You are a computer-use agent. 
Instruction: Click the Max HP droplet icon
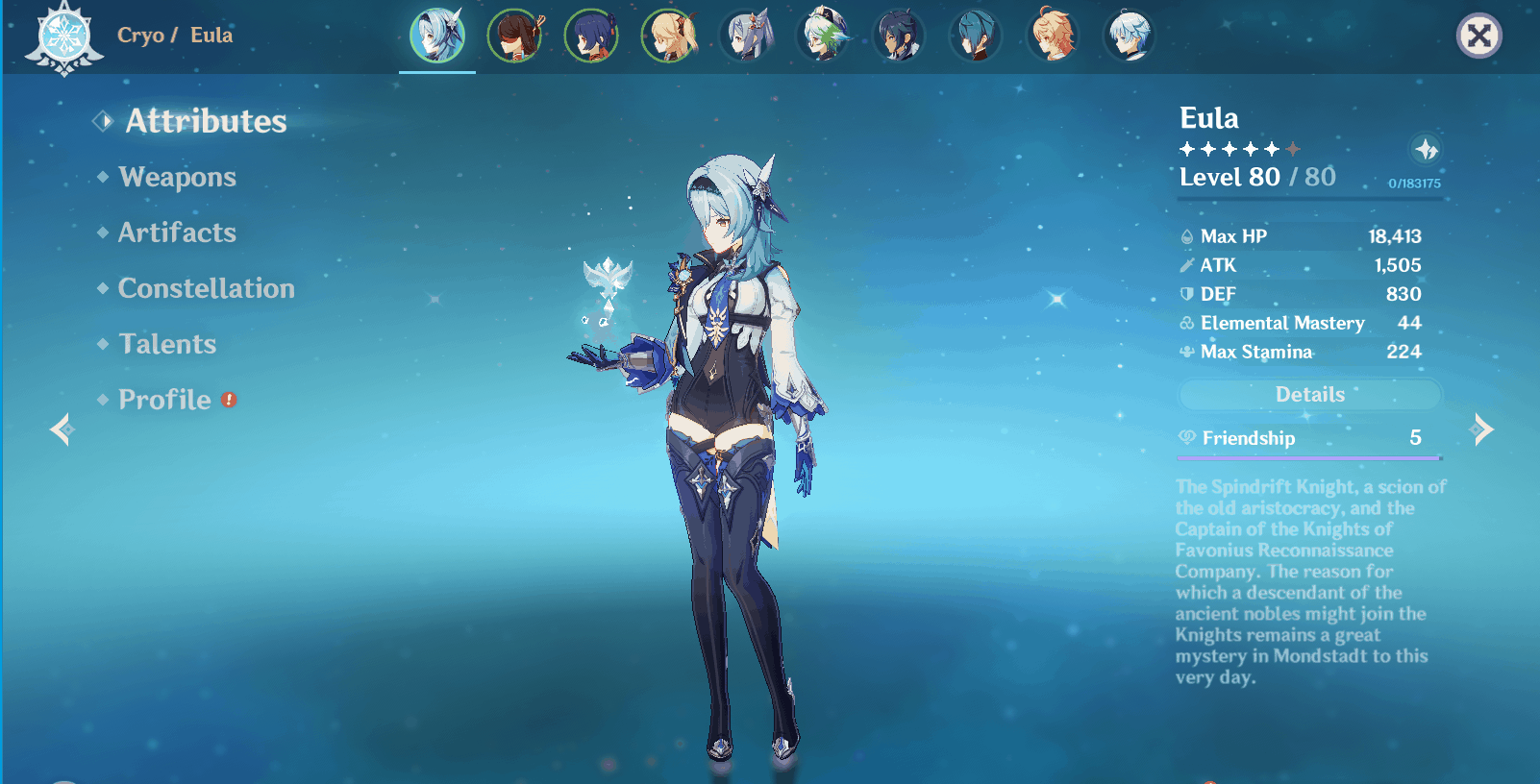tap(1186, 235)
